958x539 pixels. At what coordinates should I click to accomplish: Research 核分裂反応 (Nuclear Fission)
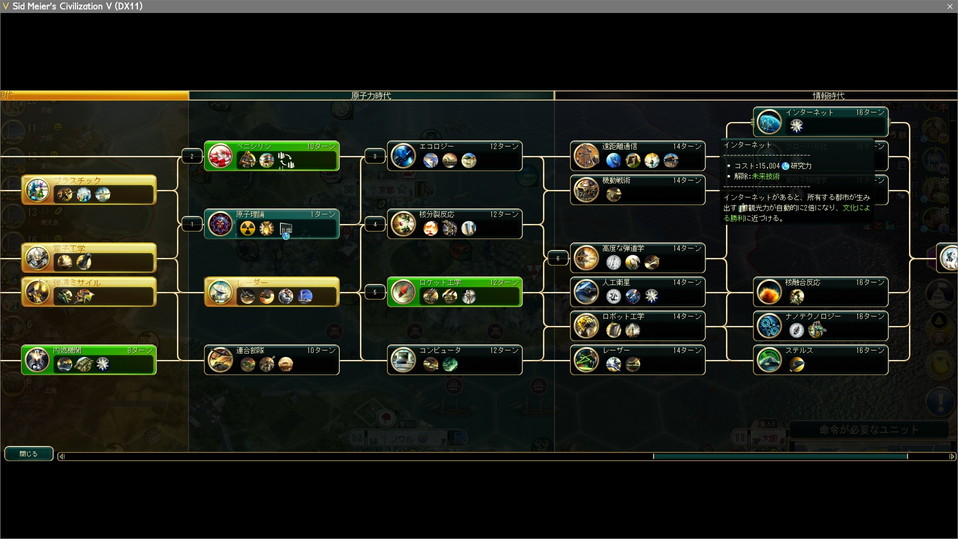click(x=455, y=223)
